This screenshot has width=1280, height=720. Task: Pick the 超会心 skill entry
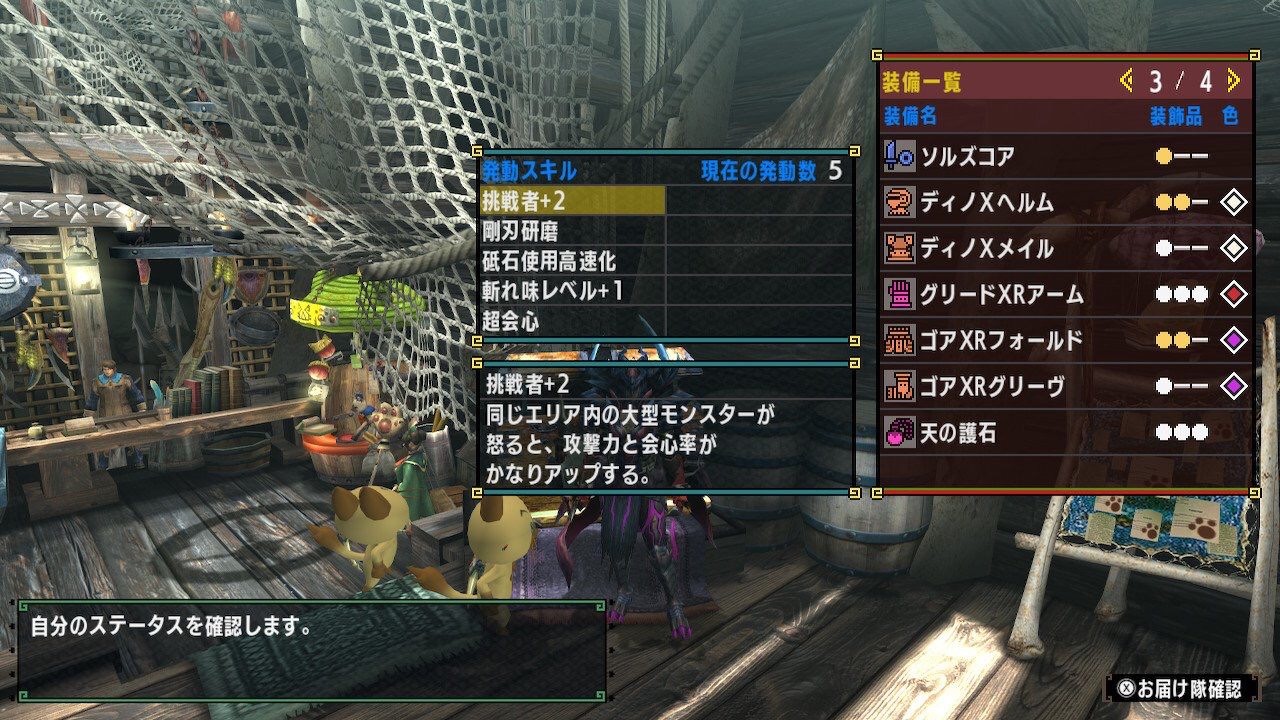(572, 321)
